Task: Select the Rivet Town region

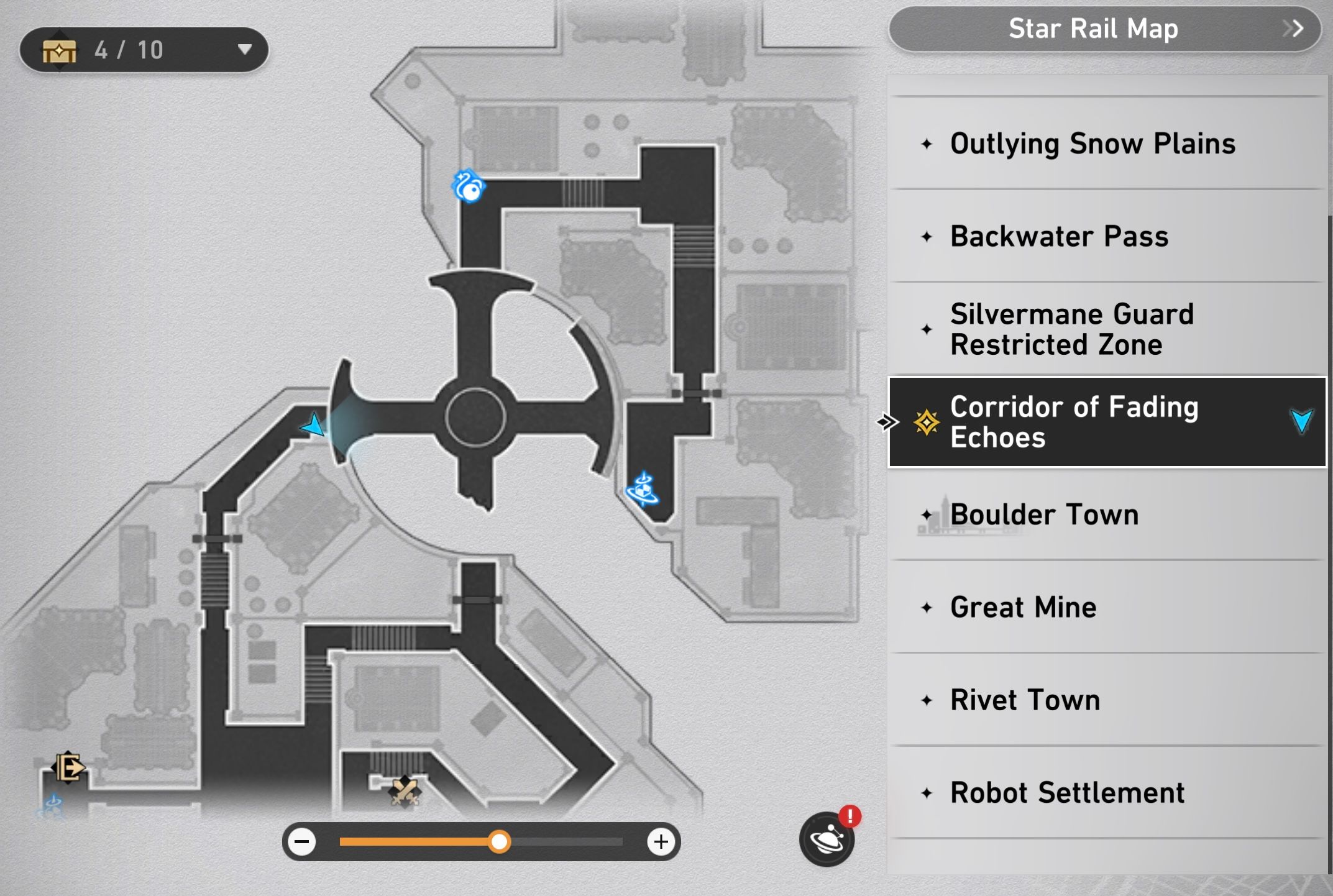Action: click(x=1024, y=700)
